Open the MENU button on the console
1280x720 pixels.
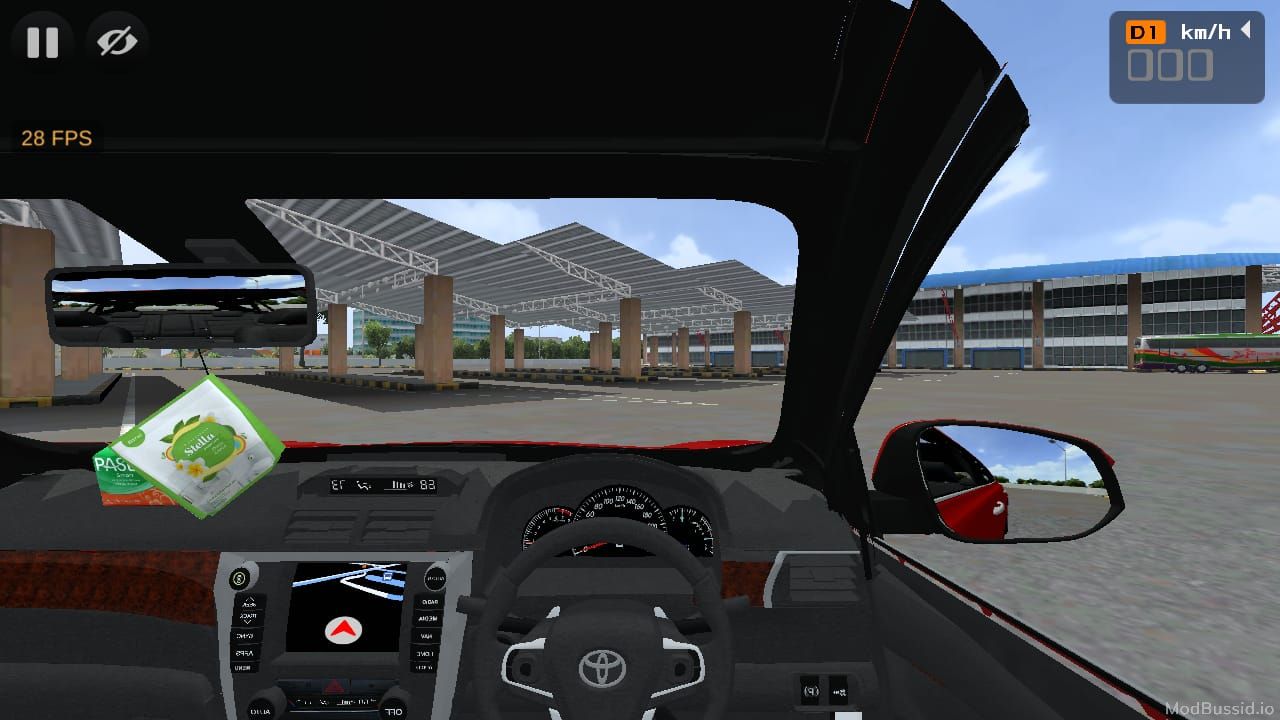[243, 667]
